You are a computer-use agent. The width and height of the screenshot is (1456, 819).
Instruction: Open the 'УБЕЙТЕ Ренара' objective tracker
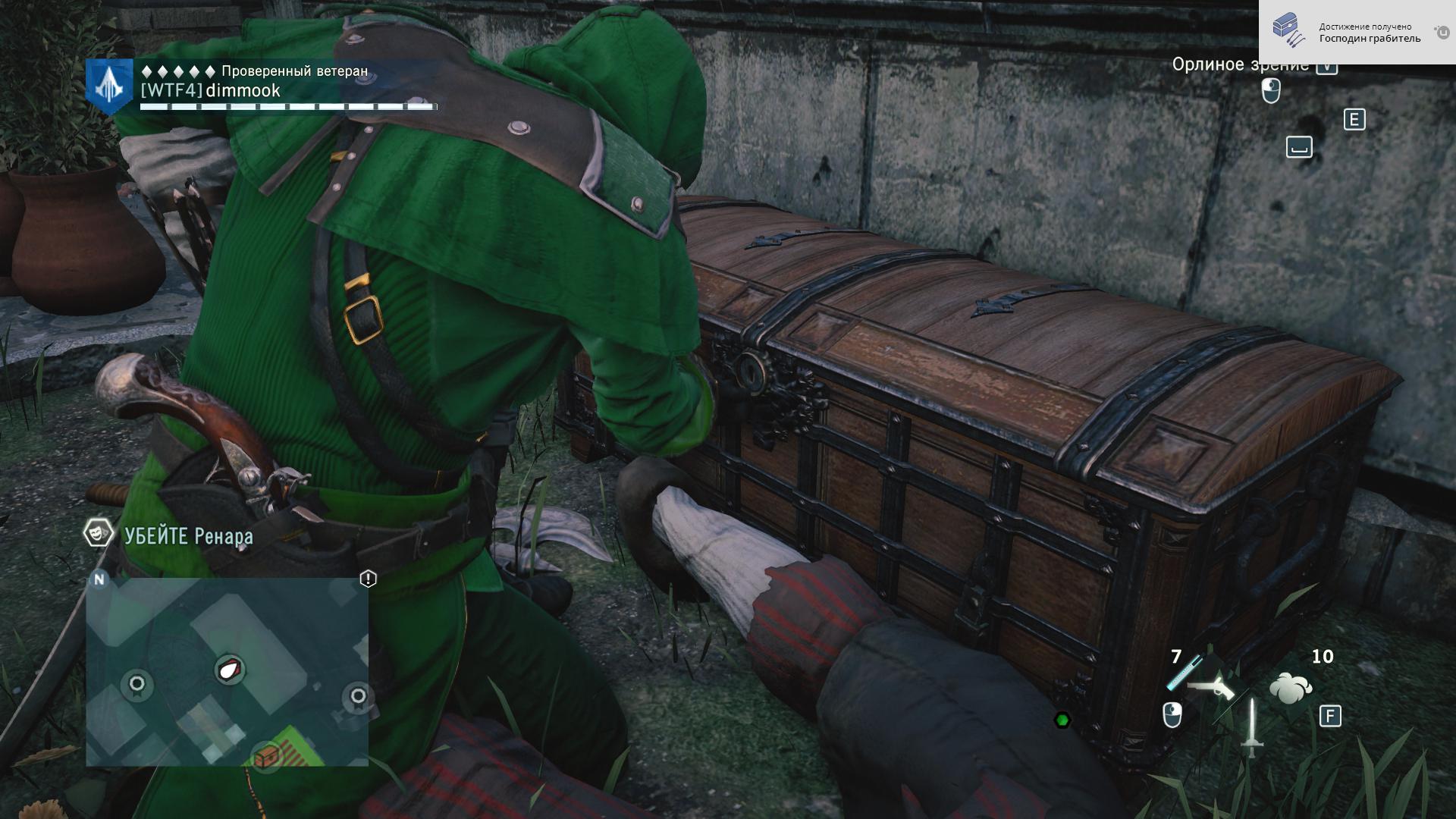188,536
